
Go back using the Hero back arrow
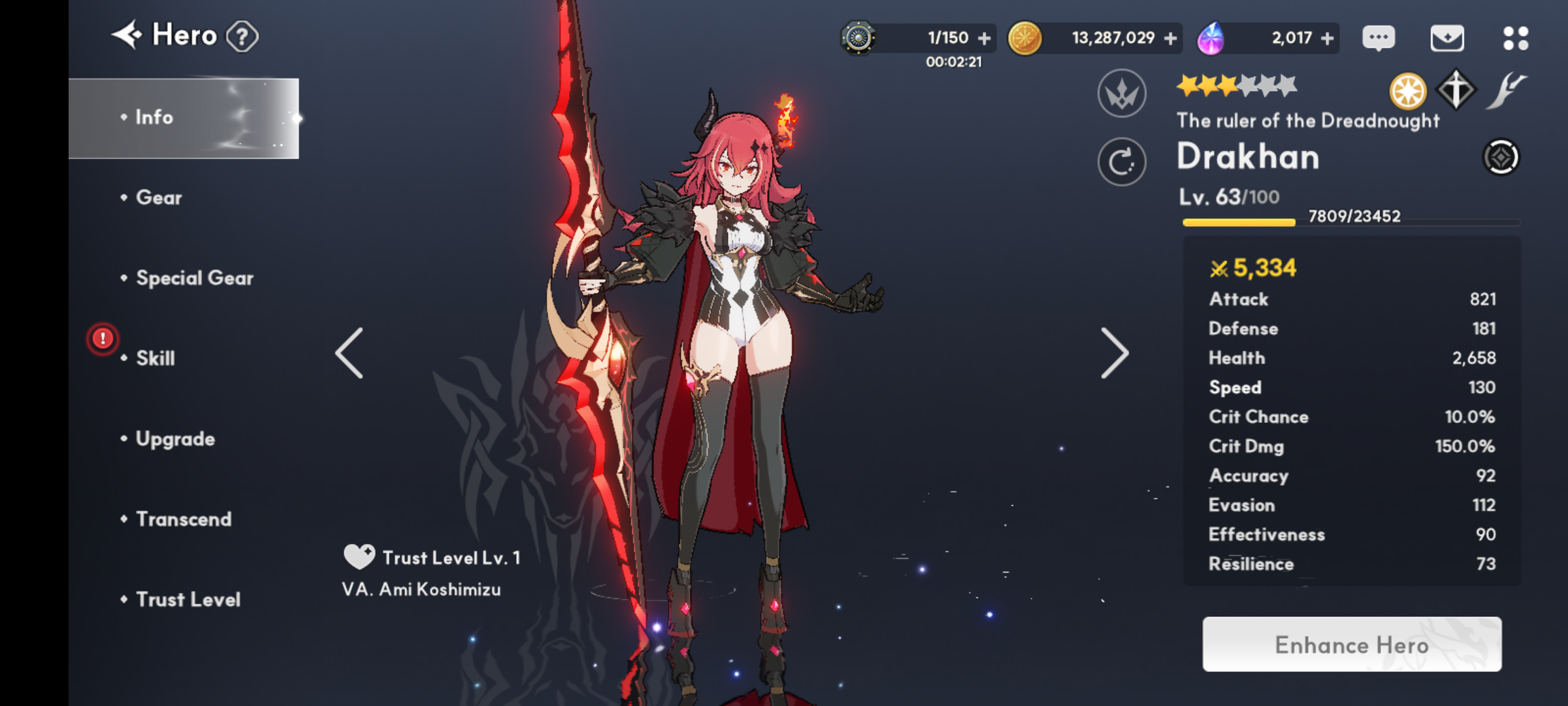(x=127, y=35)
